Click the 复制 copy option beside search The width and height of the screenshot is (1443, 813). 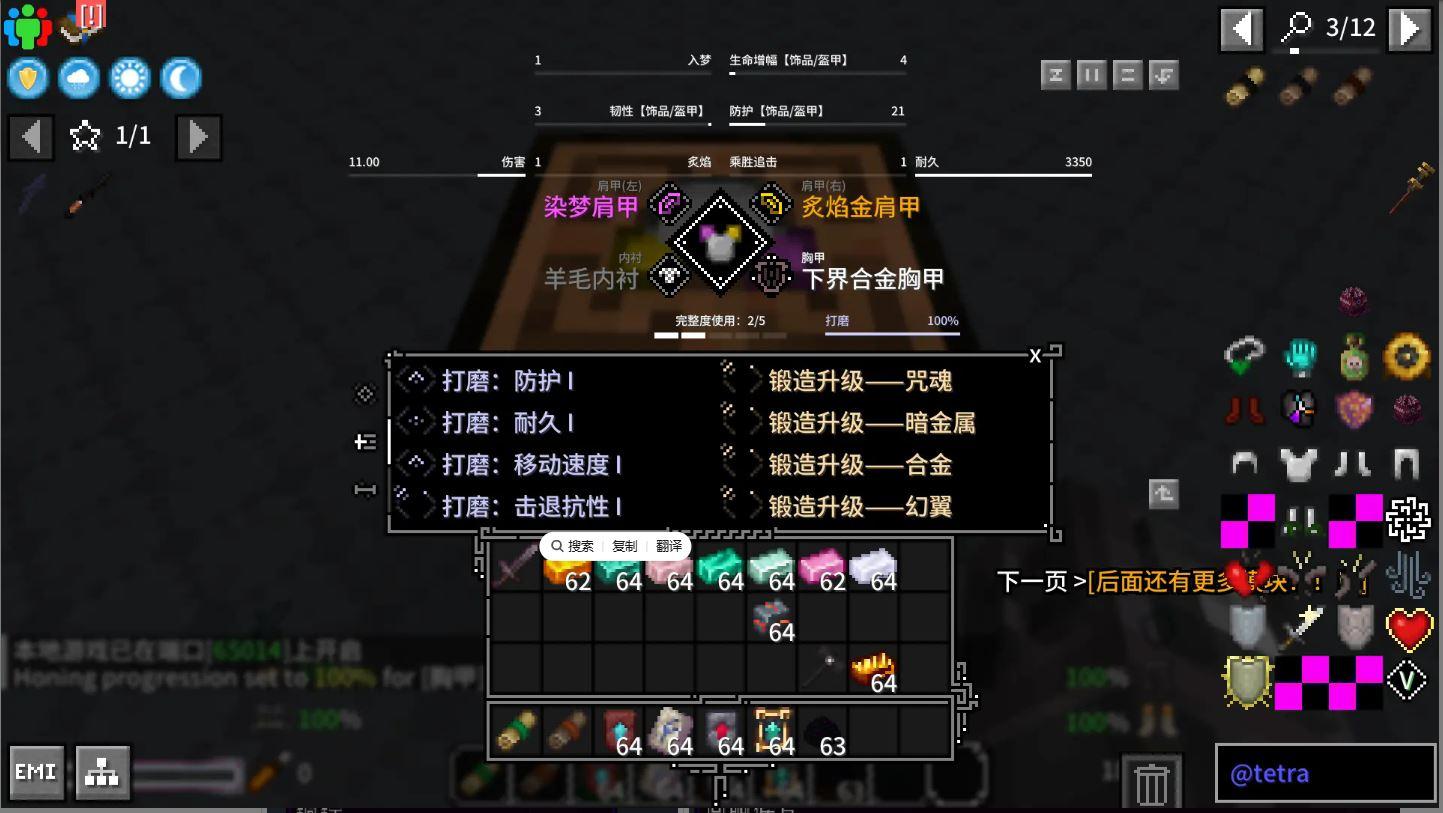(x=625, y=546)
